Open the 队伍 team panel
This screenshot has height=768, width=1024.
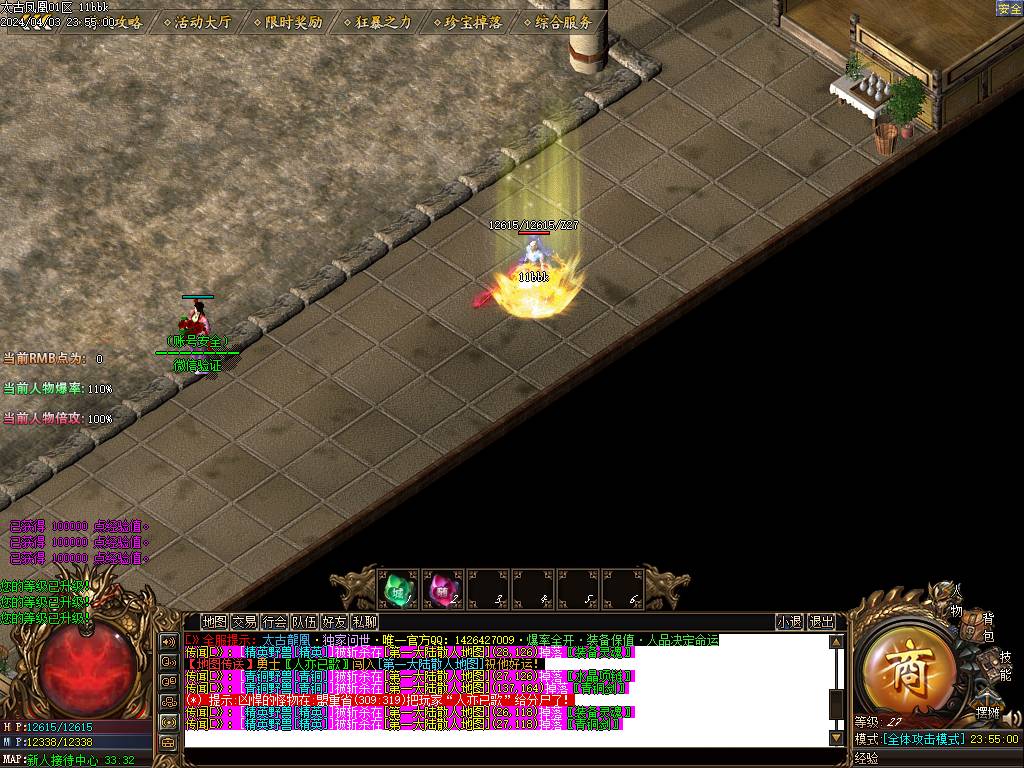click(305, 622)
